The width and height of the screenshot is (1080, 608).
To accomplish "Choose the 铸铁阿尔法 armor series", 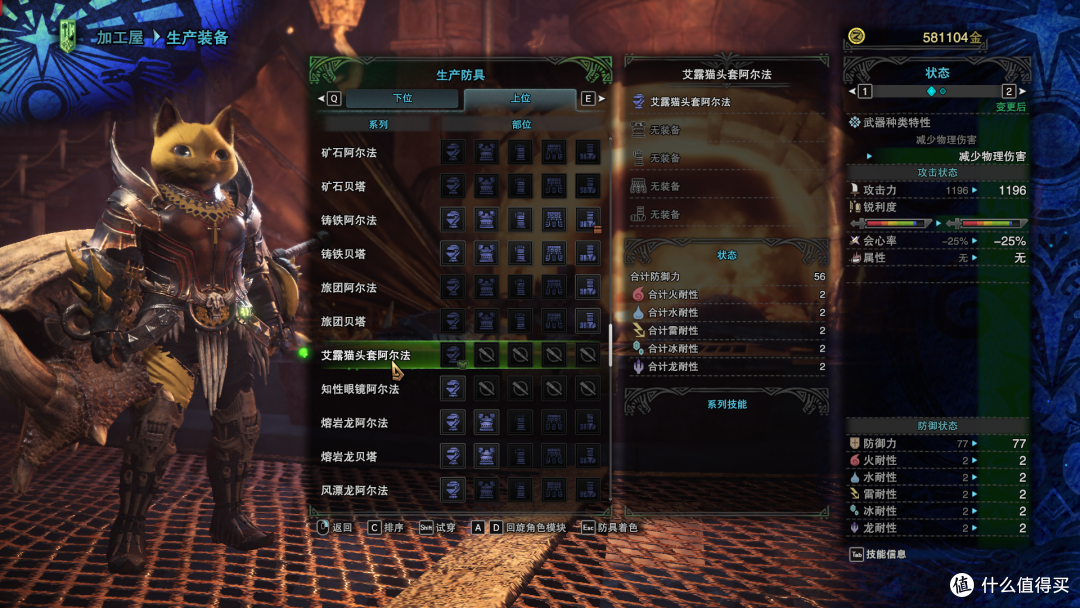I will pos(349,220).
